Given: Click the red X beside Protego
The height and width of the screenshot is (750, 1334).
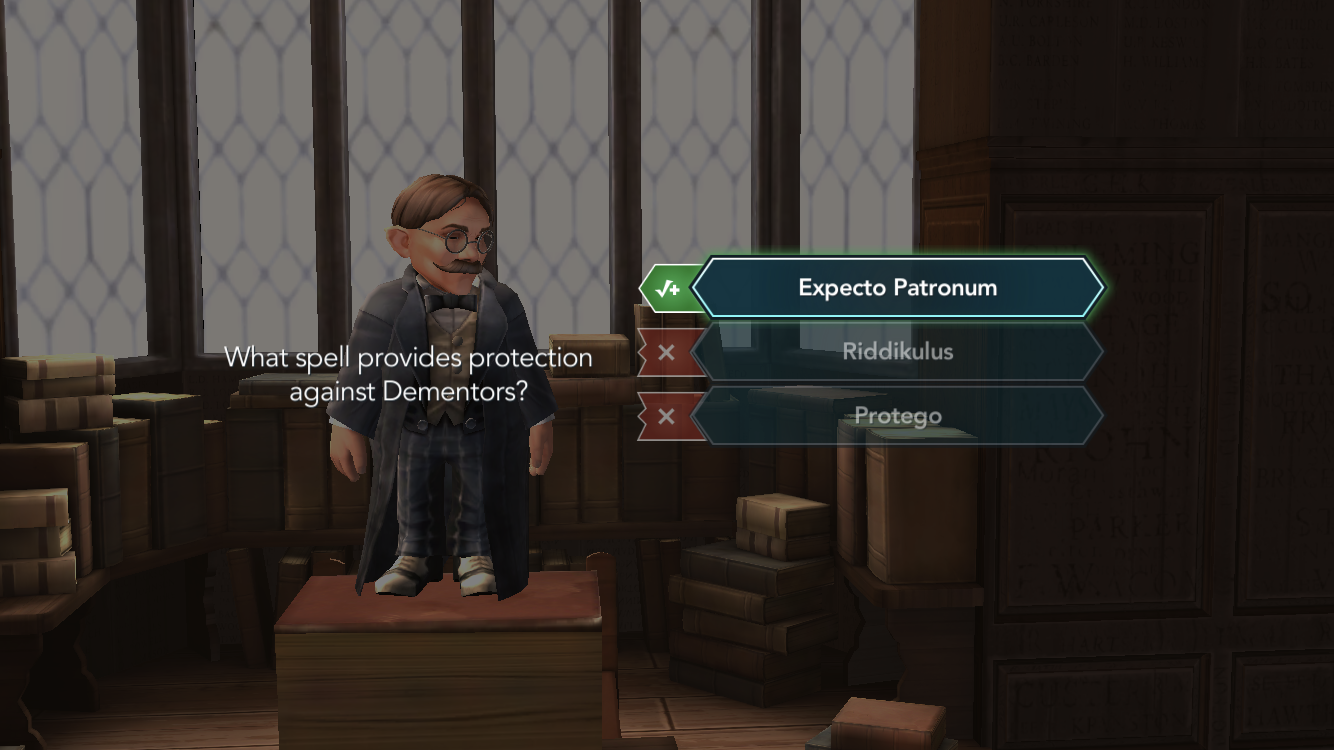Looking at the screenshot, I should [x=668, y=415].
